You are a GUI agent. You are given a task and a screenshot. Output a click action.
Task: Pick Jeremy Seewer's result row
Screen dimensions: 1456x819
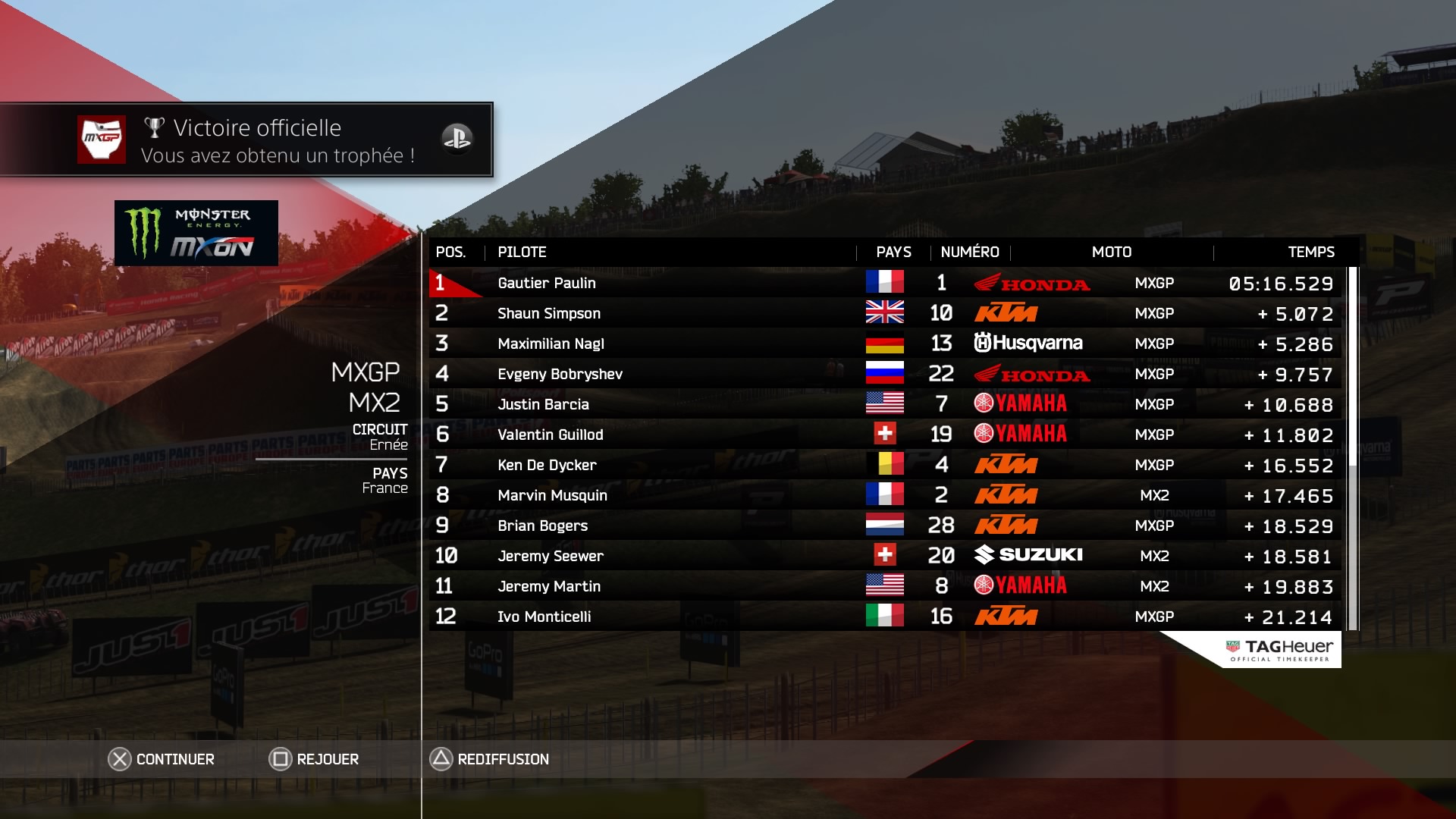(551, 556)
